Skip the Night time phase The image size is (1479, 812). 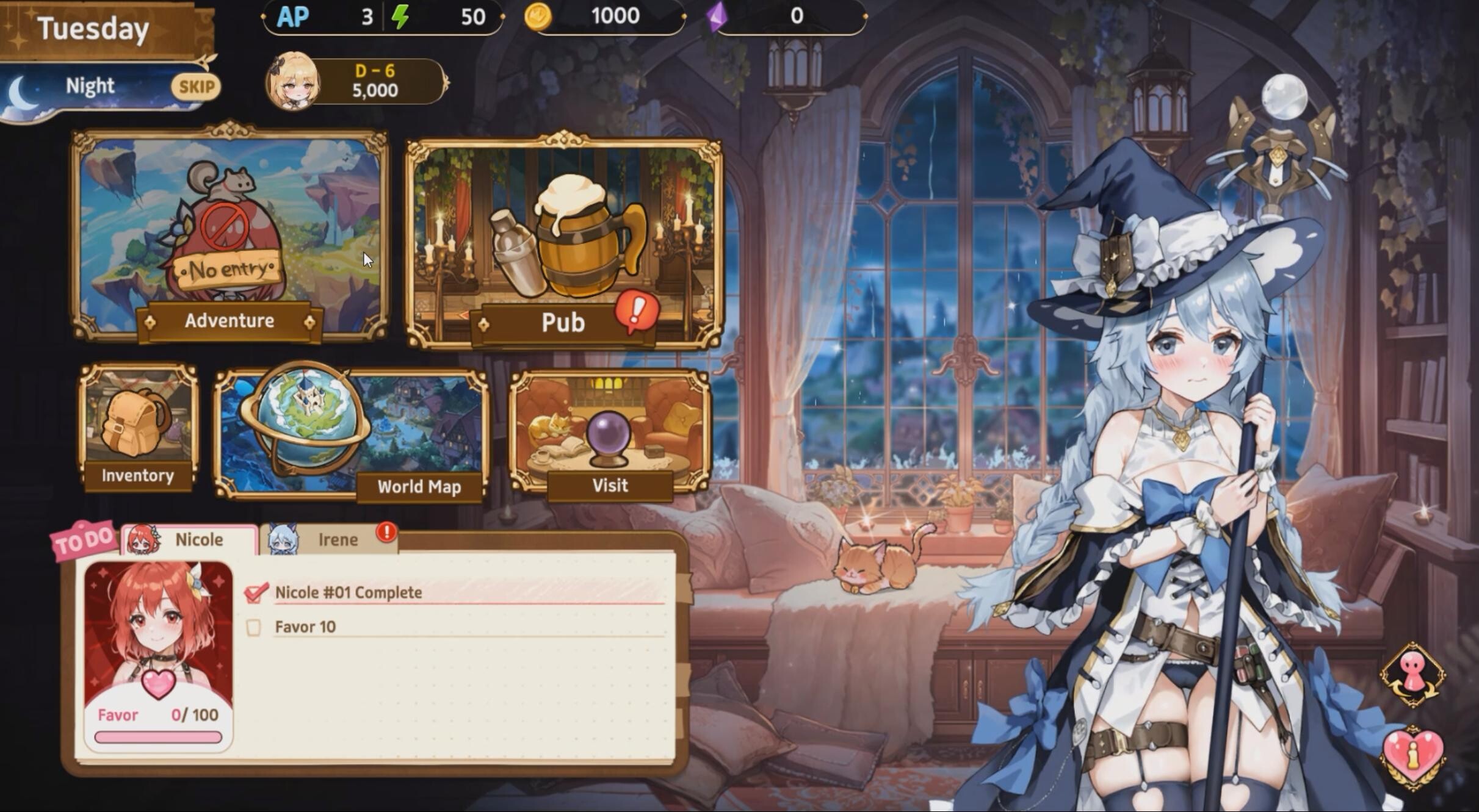click(195, 87)
